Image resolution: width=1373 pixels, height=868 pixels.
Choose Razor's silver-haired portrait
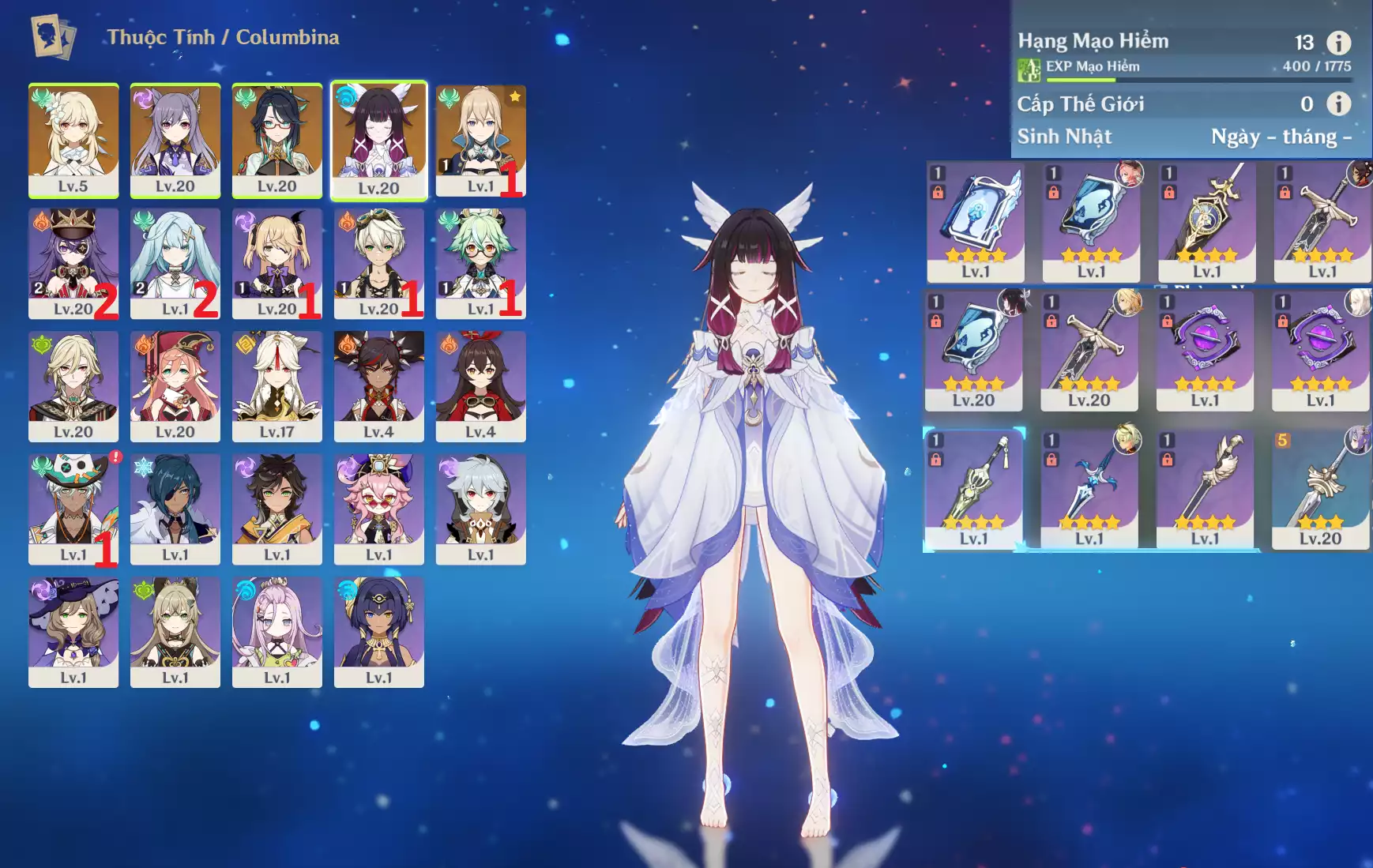click(480, 508)
